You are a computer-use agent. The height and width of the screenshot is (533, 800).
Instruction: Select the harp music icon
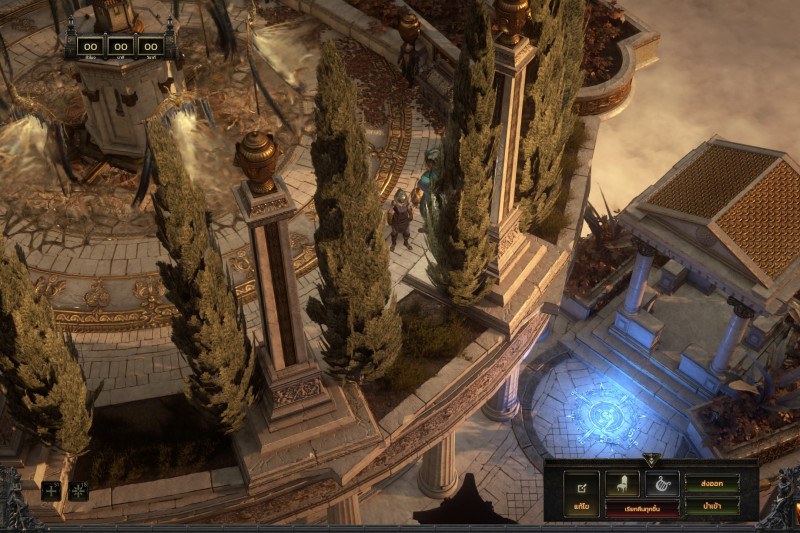coord(662,484)
